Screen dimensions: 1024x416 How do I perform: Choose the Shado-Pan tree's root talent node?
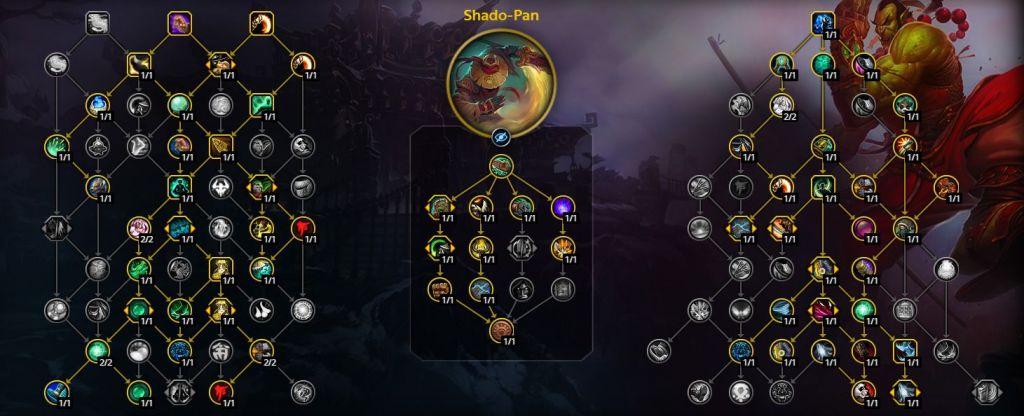tap(502, 166)
